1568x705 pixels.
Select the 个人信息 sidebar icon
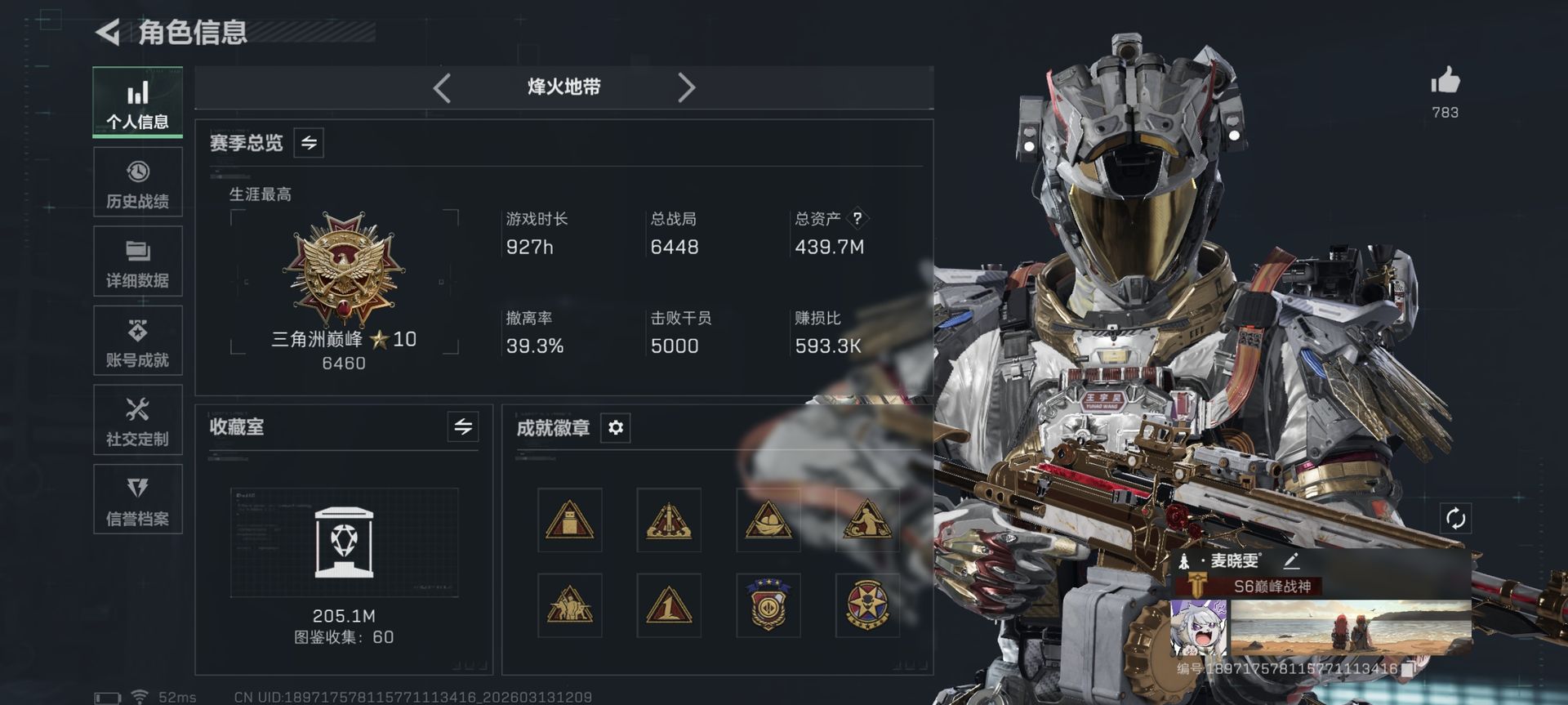click(137, 102)
